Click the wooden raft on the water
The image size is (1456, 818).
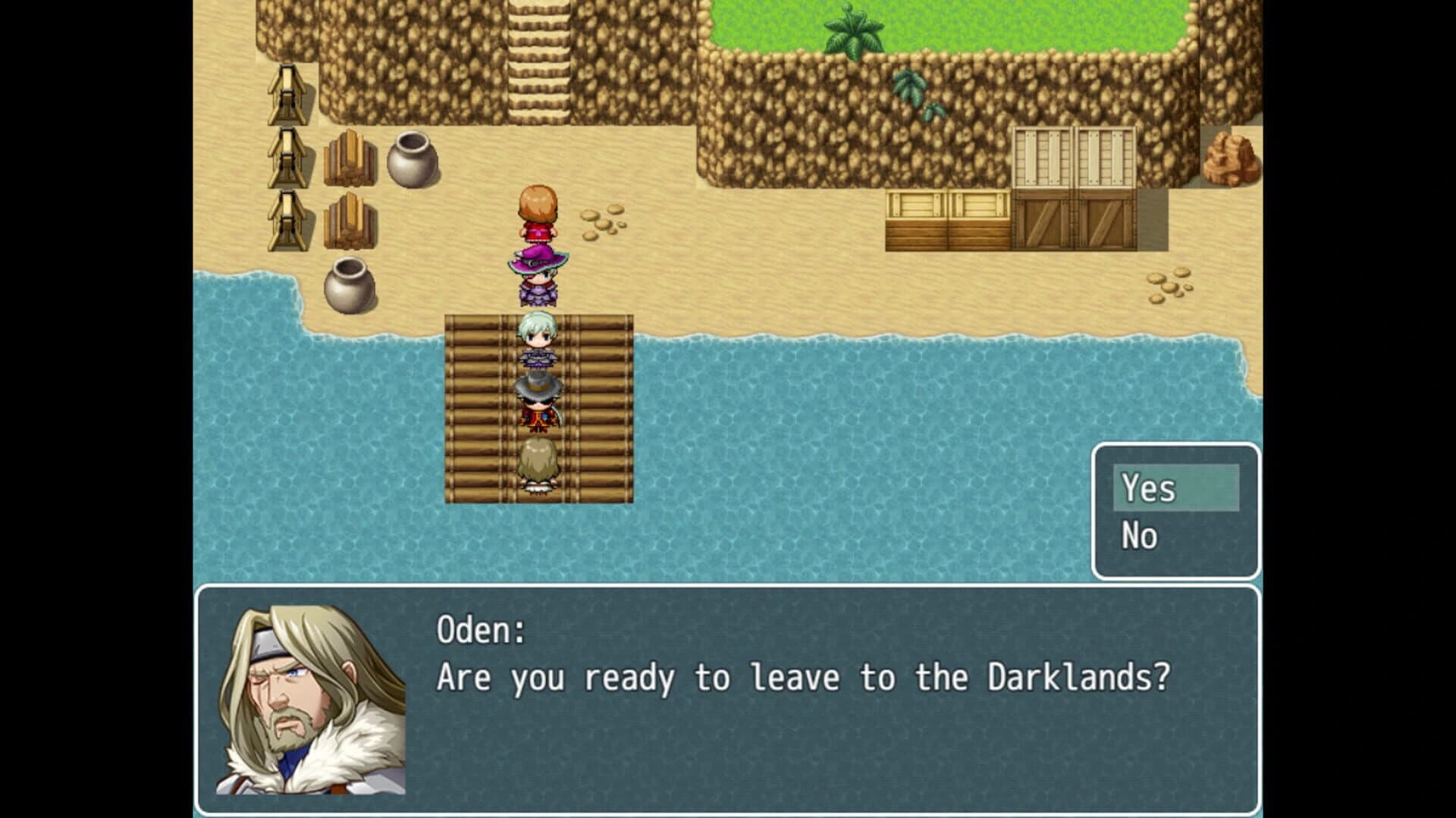point(478,417)
